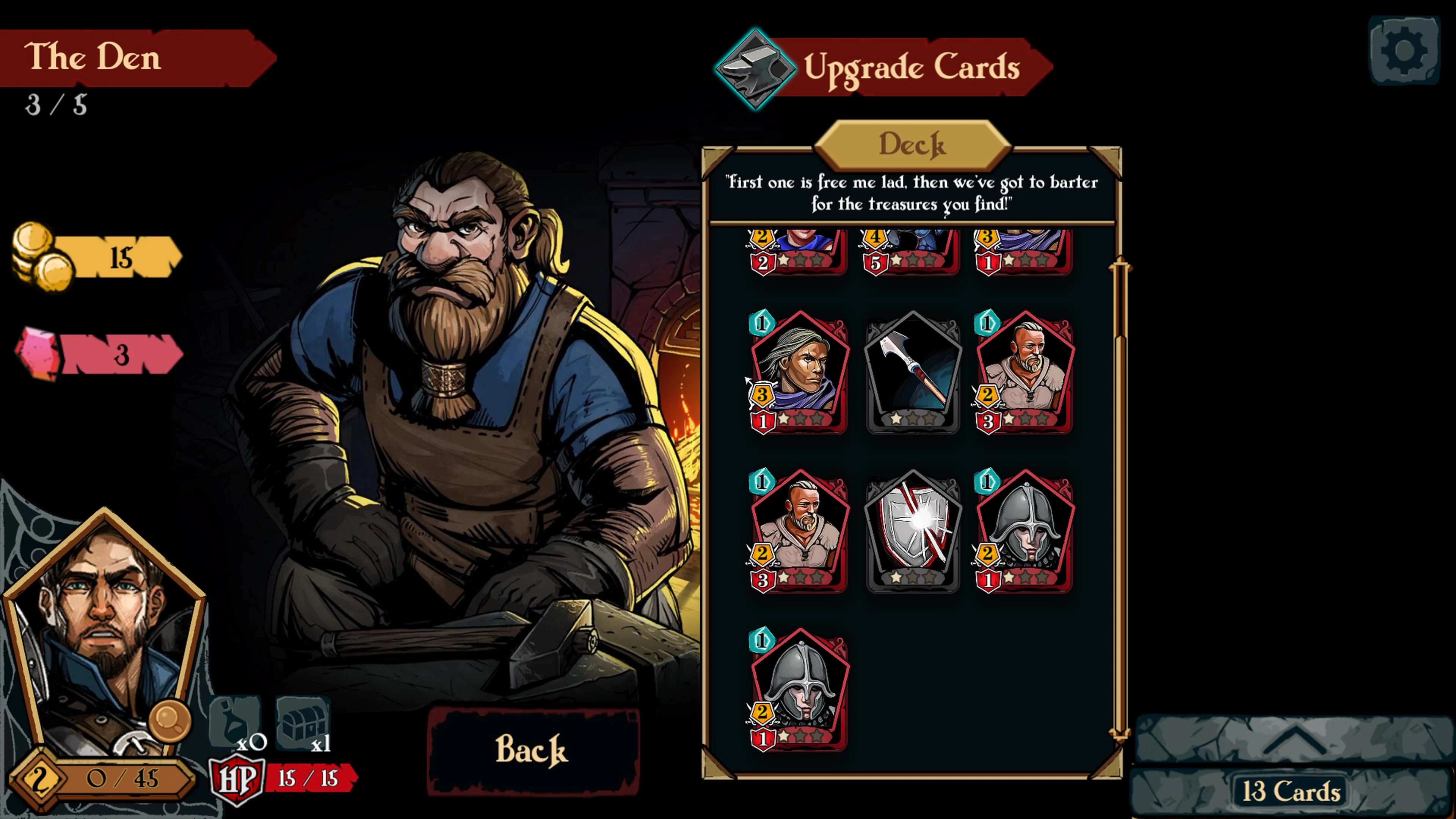Screen dimensions: 1456x819
Task: Select the grey-haired purple-scarf character card
Action: pyautogui.click(x=799, y=372)
